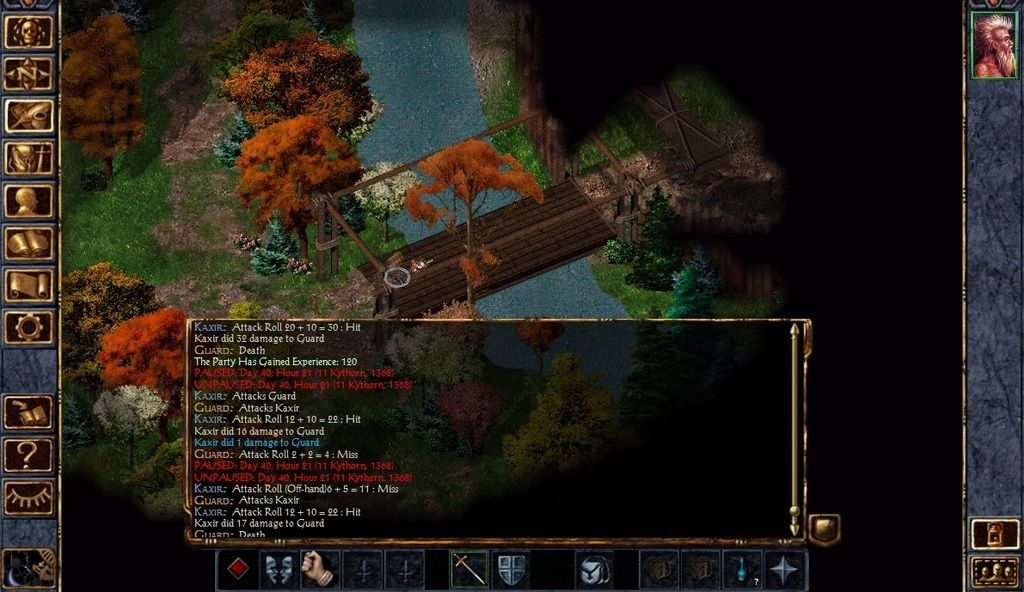Select Kaxir's character portrait
Screen dimensions: 1024x592
click(x=993, y=45)
